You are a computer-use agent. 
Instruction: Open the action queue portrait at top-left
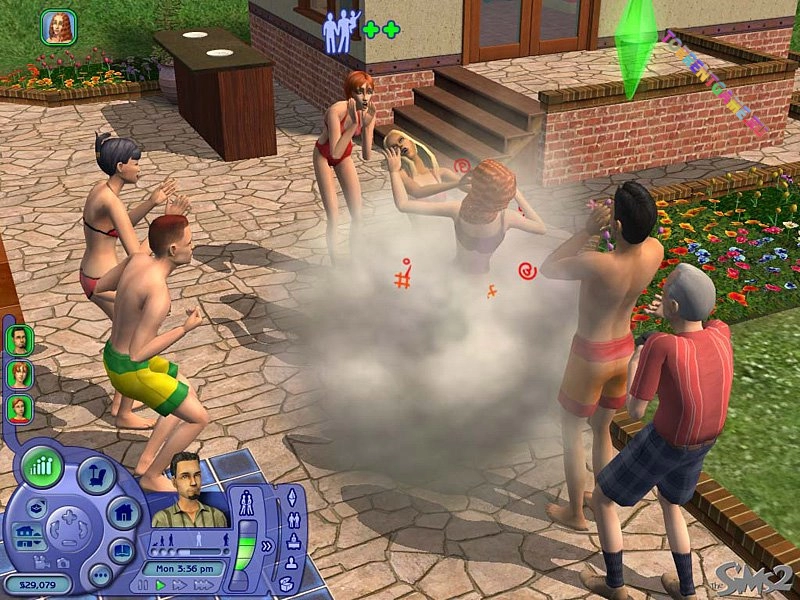coord(58,27)
